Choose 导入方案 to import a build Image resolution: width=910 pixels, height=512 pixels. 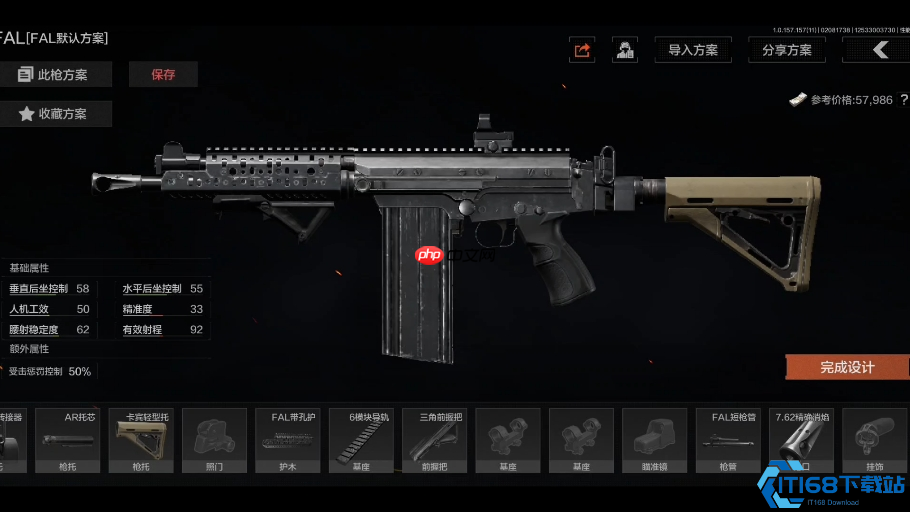coord(693,50)
